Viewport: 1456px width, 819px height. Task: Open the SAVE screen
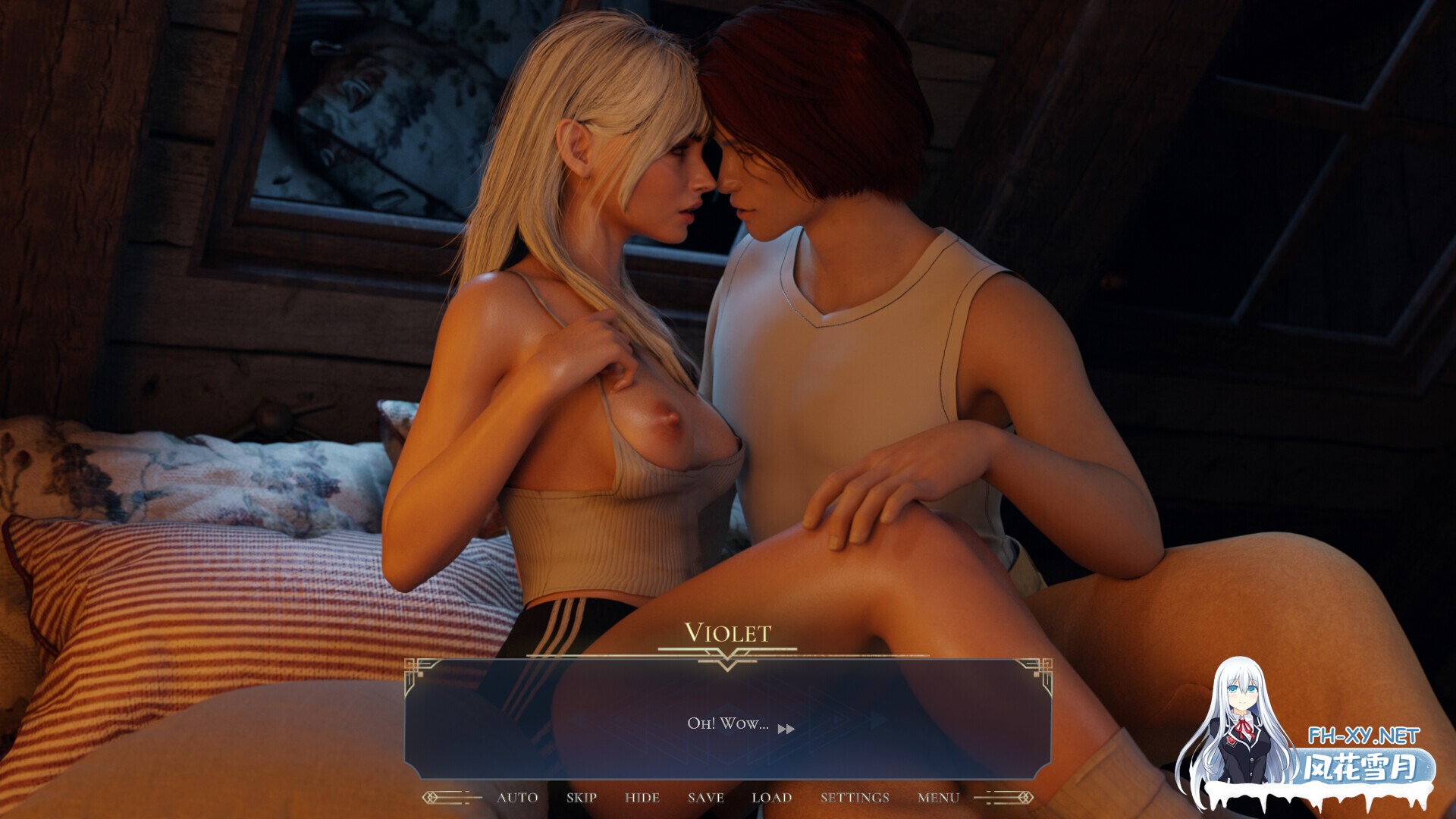click(706, 798)
